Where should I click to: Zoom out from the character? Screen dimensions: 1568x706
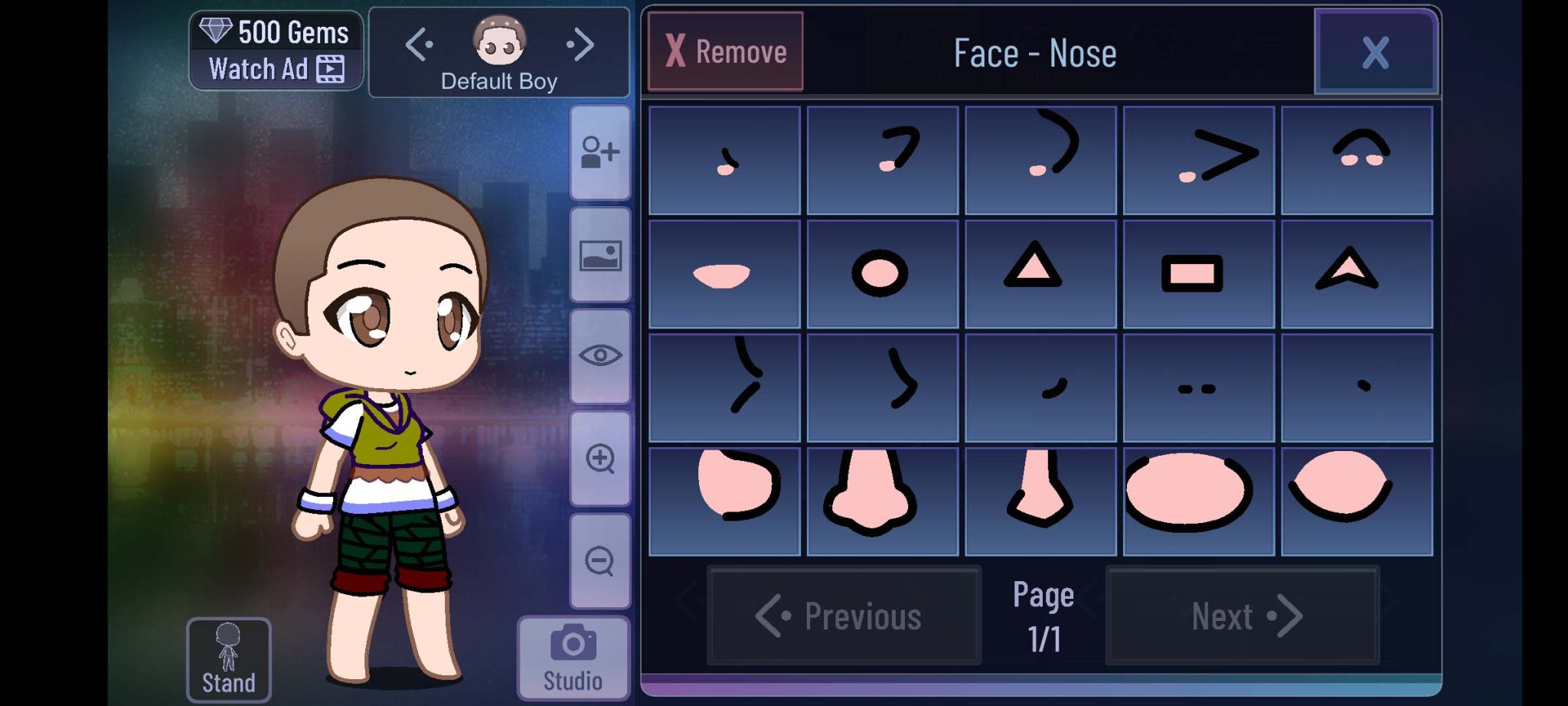(599, 561)
